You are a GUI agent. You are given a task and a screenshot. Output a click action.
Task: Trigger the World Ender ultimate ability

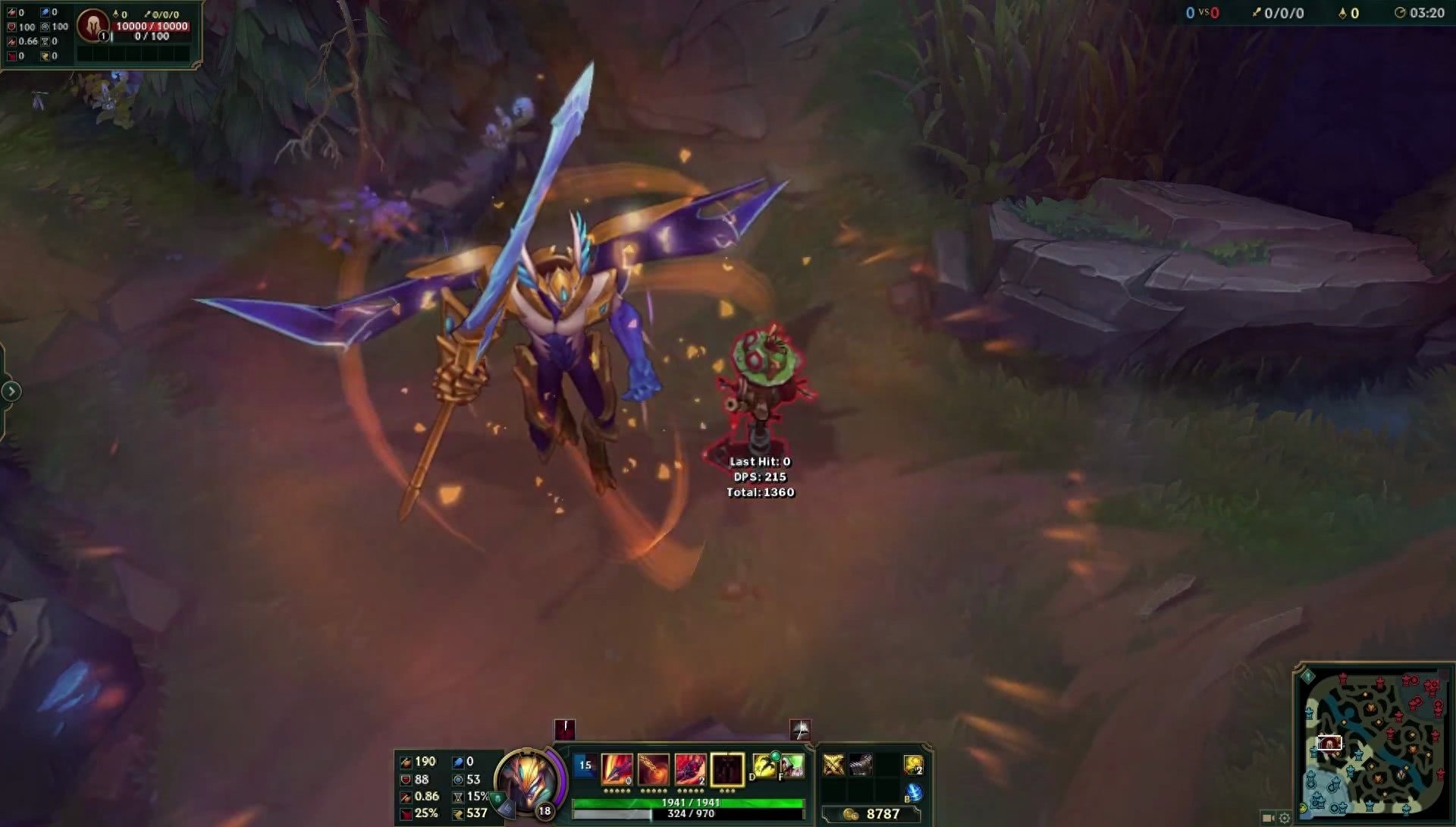click(726, 769)
